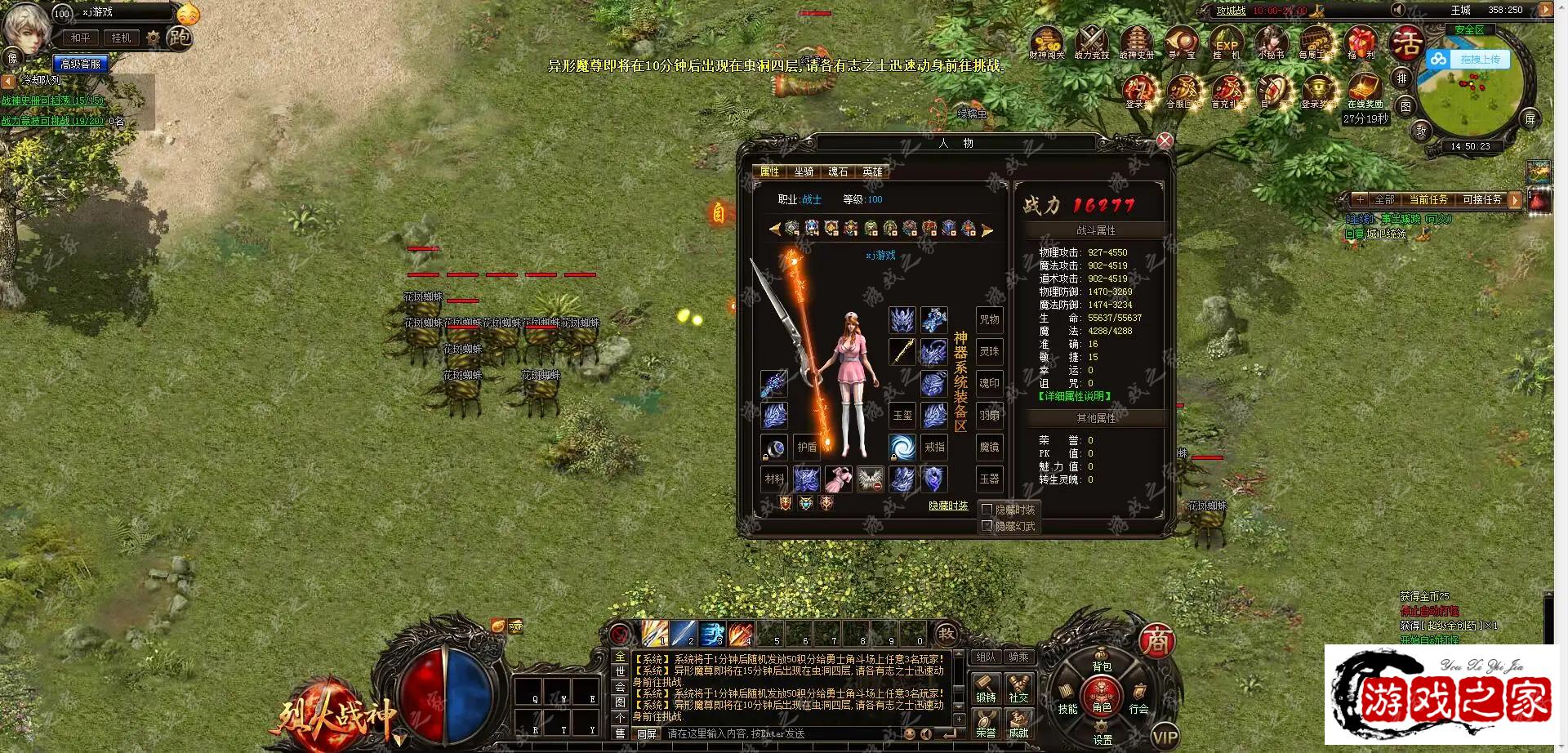The width and height of the screenshot is (1568, 753).
Task: Open the VIP panel
Action: point(1165,737)
